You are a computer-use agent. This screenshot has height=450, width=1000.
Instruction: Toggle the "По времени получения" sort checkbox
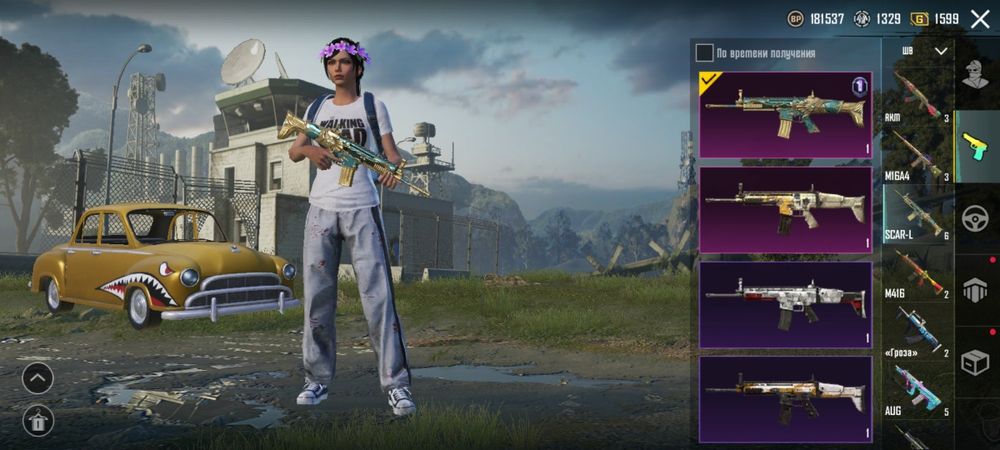coord(705,53)
